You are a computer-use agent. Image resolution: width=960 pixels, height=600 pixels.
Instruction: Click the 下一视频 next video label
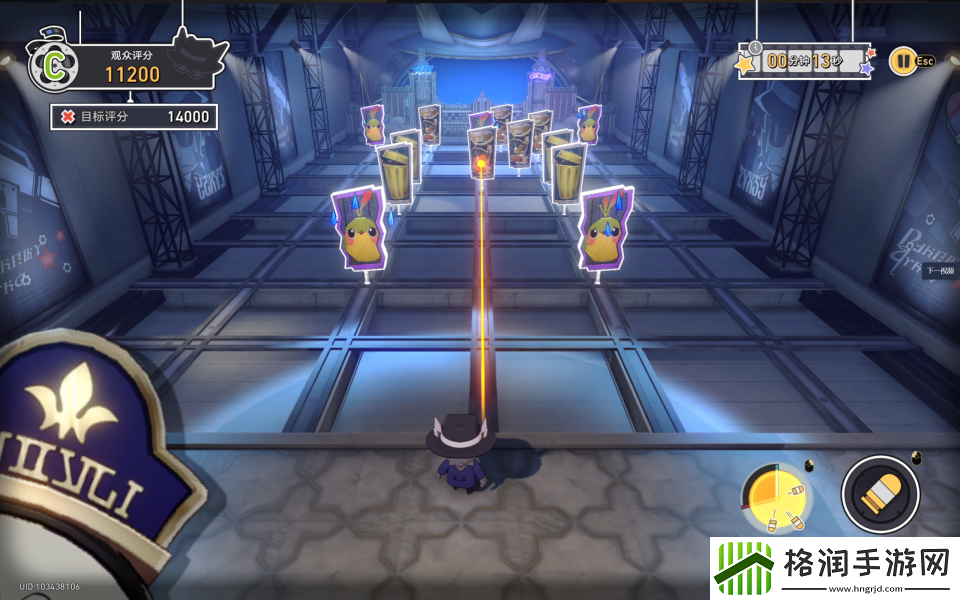pyautogui.click(x=940, y=271)
